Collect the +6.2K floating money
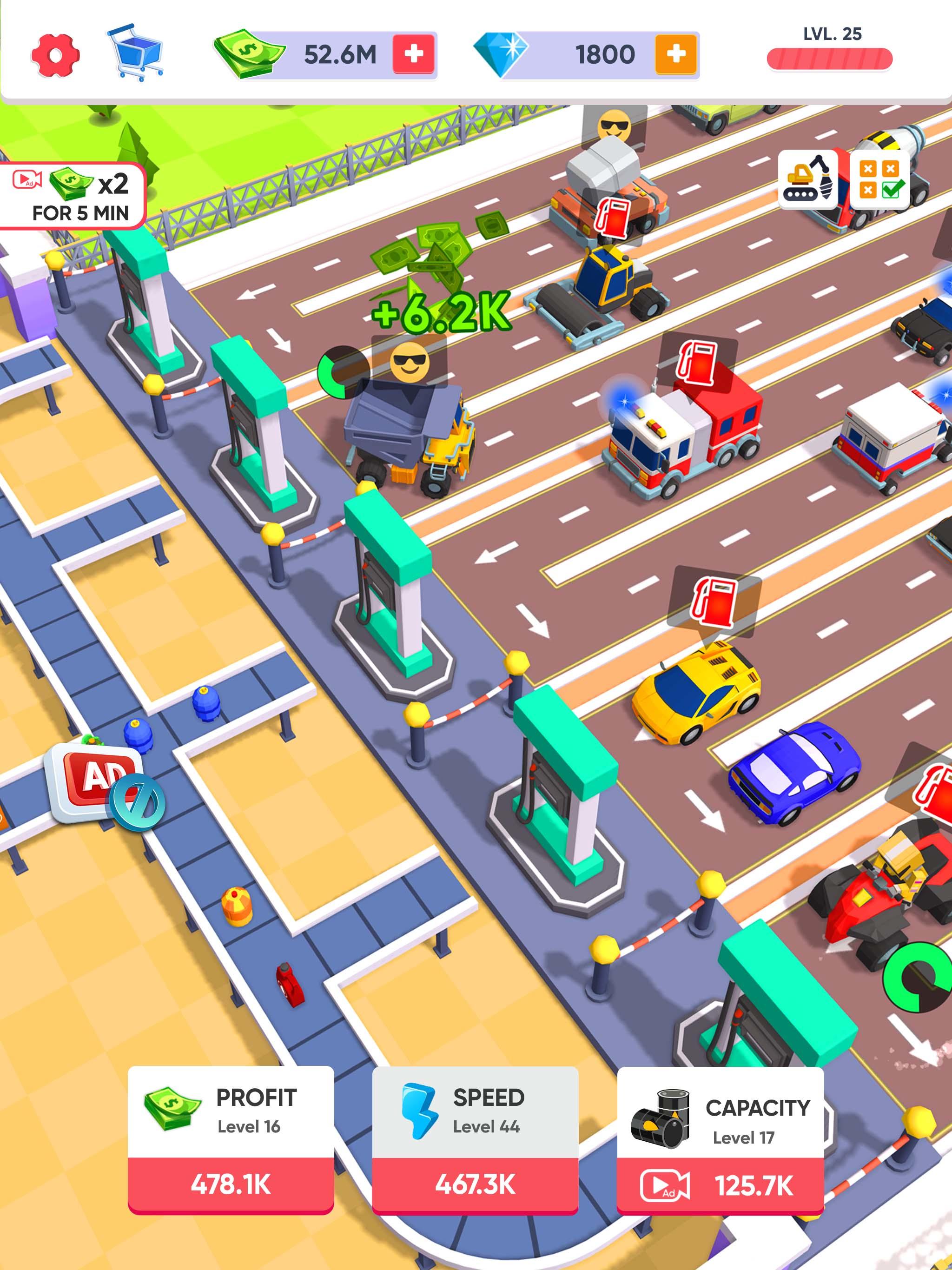Screen dimensions: 952x1270 click(x=439, y=313)
